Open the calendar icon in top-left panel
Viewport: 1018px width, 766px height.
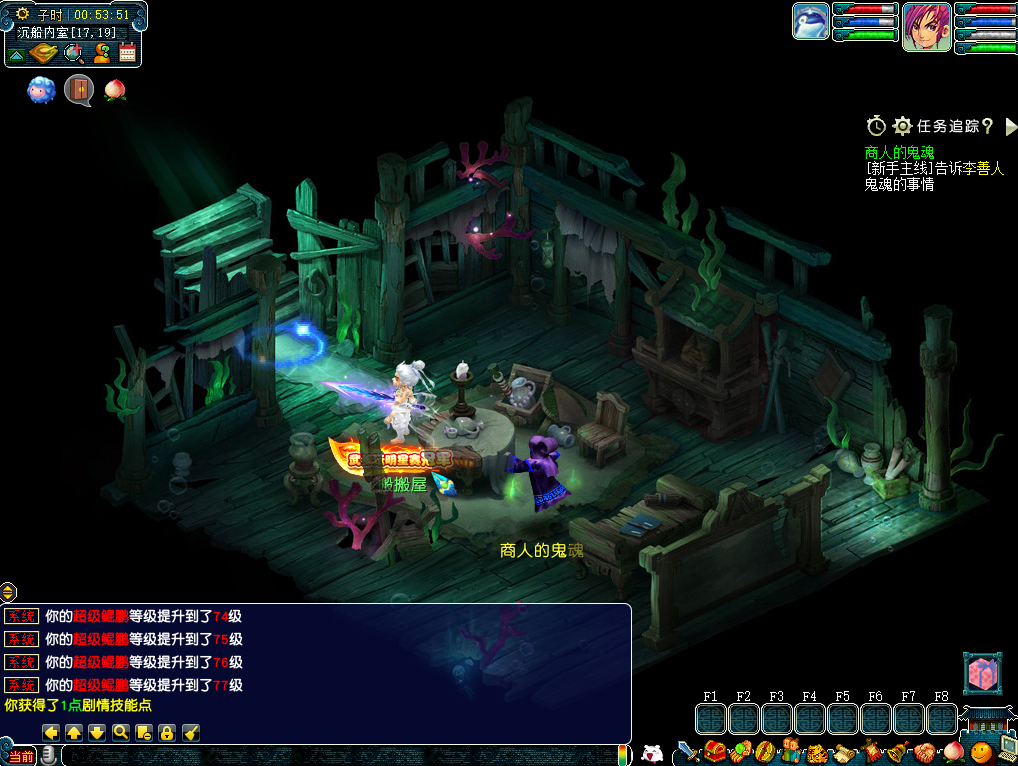coord(127,53)
